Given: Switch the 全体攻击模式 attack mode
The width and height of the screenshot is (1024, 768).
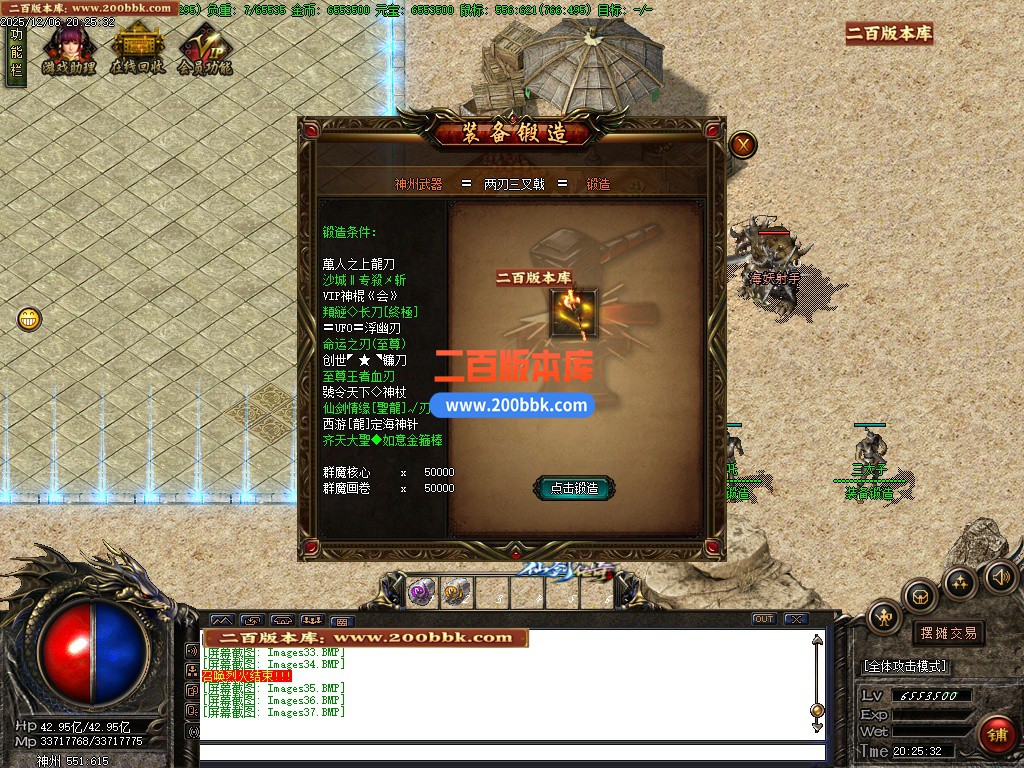Looking at the screenshot, I should 905,666.
